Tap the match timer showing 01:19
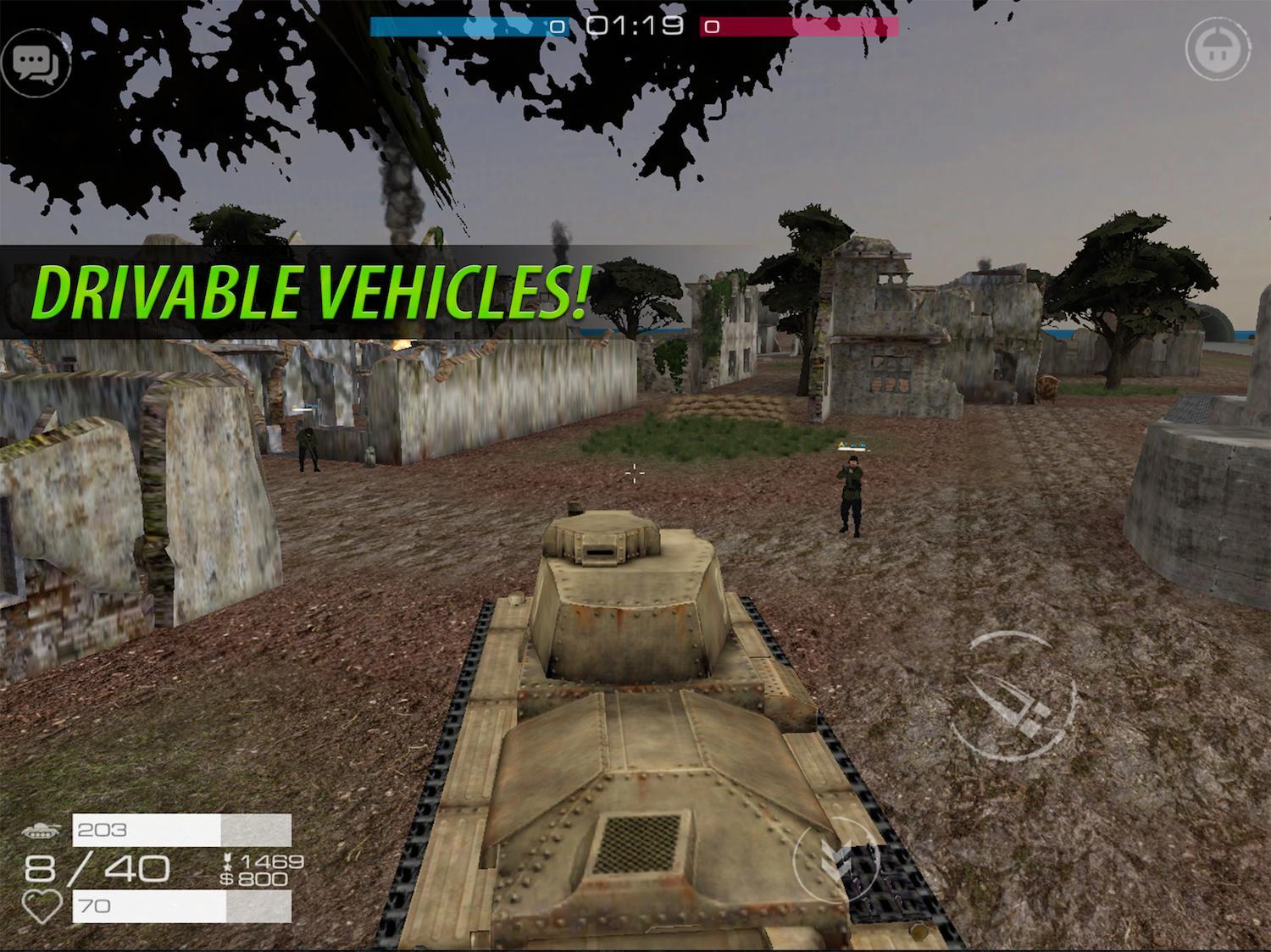Viewport: 1271px width, 952px height. [x=634, y=25]
